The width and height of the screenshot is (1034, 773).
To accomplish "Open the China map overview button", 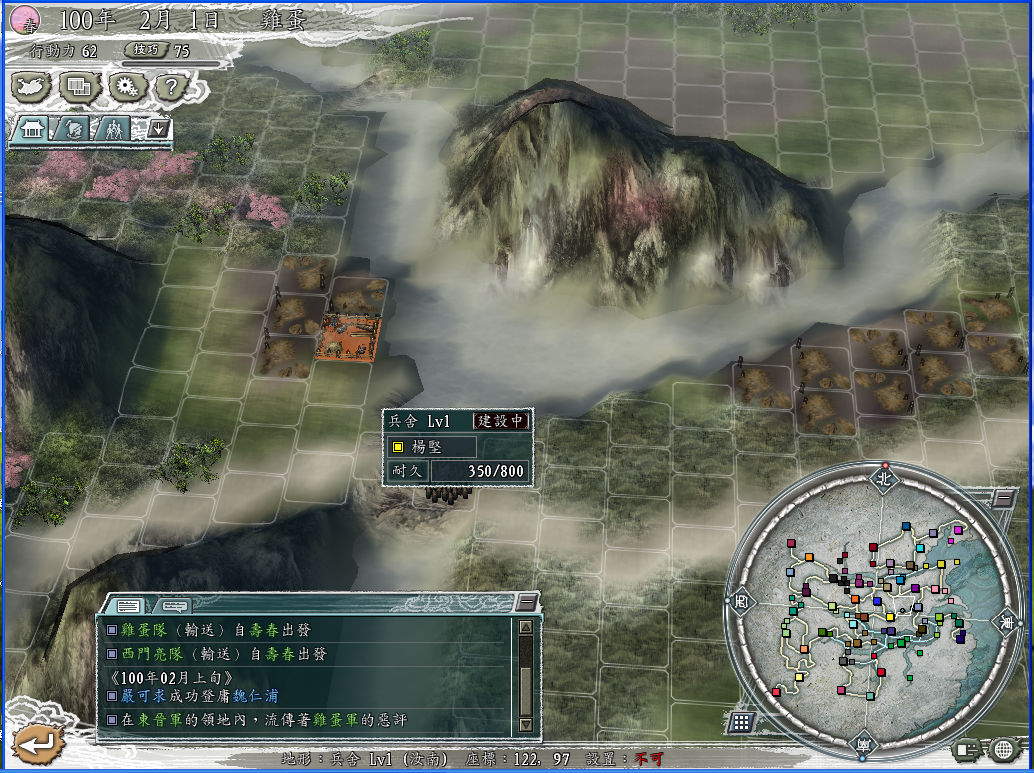I will pos(32,87).
